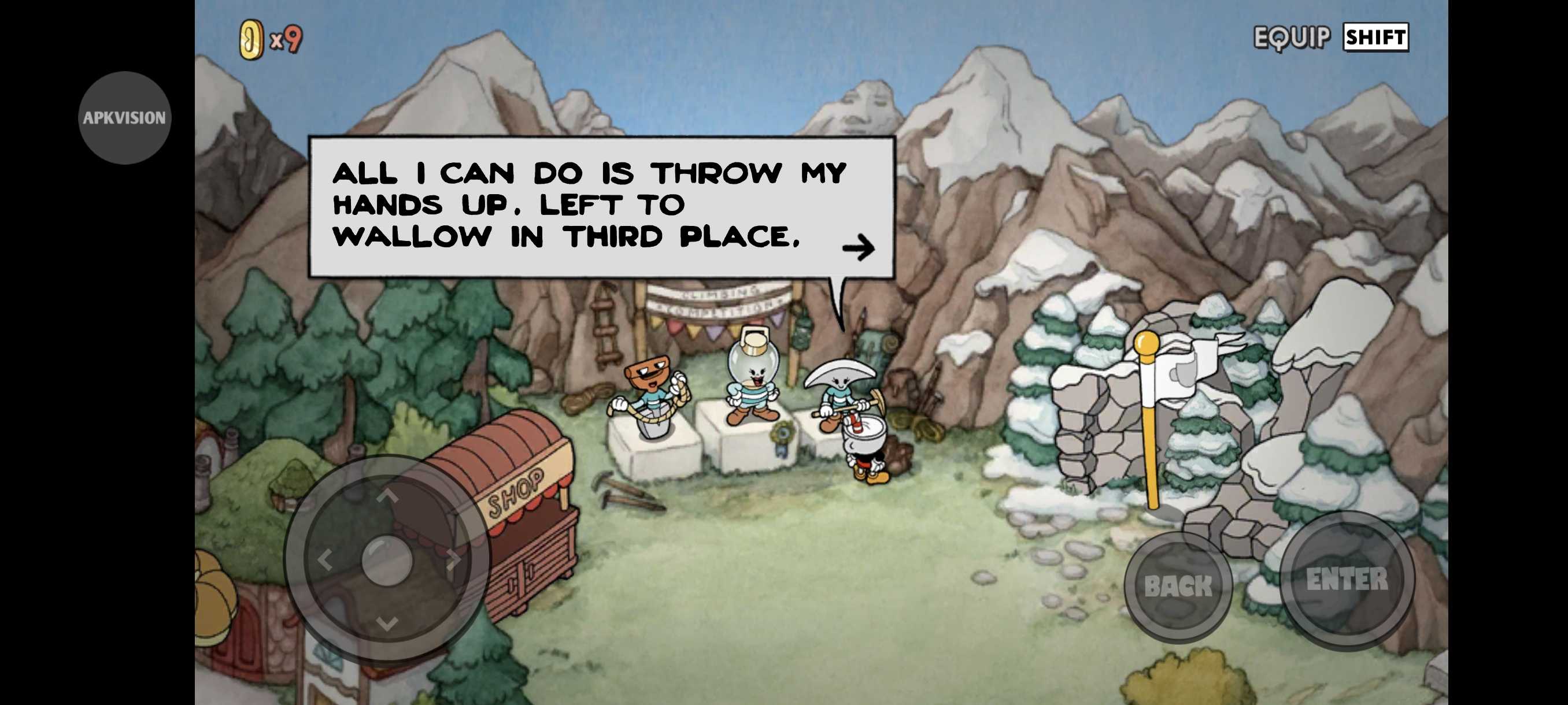Open the EQUIP menu via SHIFT button
The image size is (1568, 705).
point(1375,38)
